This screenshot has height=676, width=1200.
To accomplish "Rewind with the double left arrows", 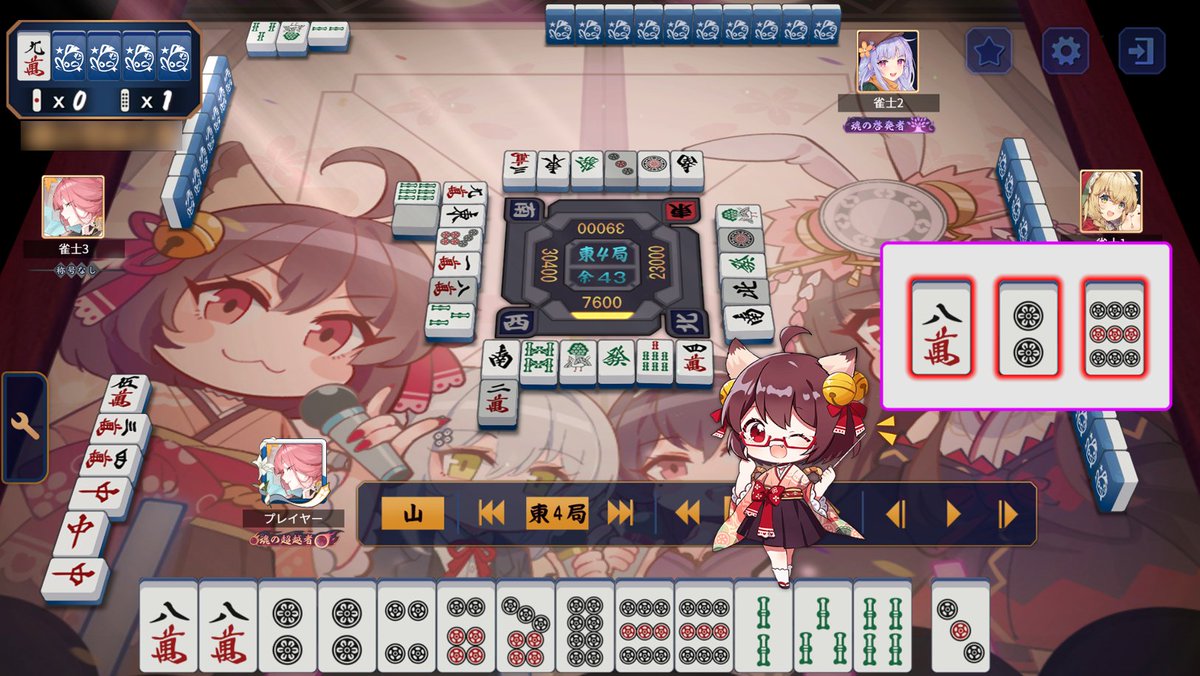I will click(x=687, y=514).
